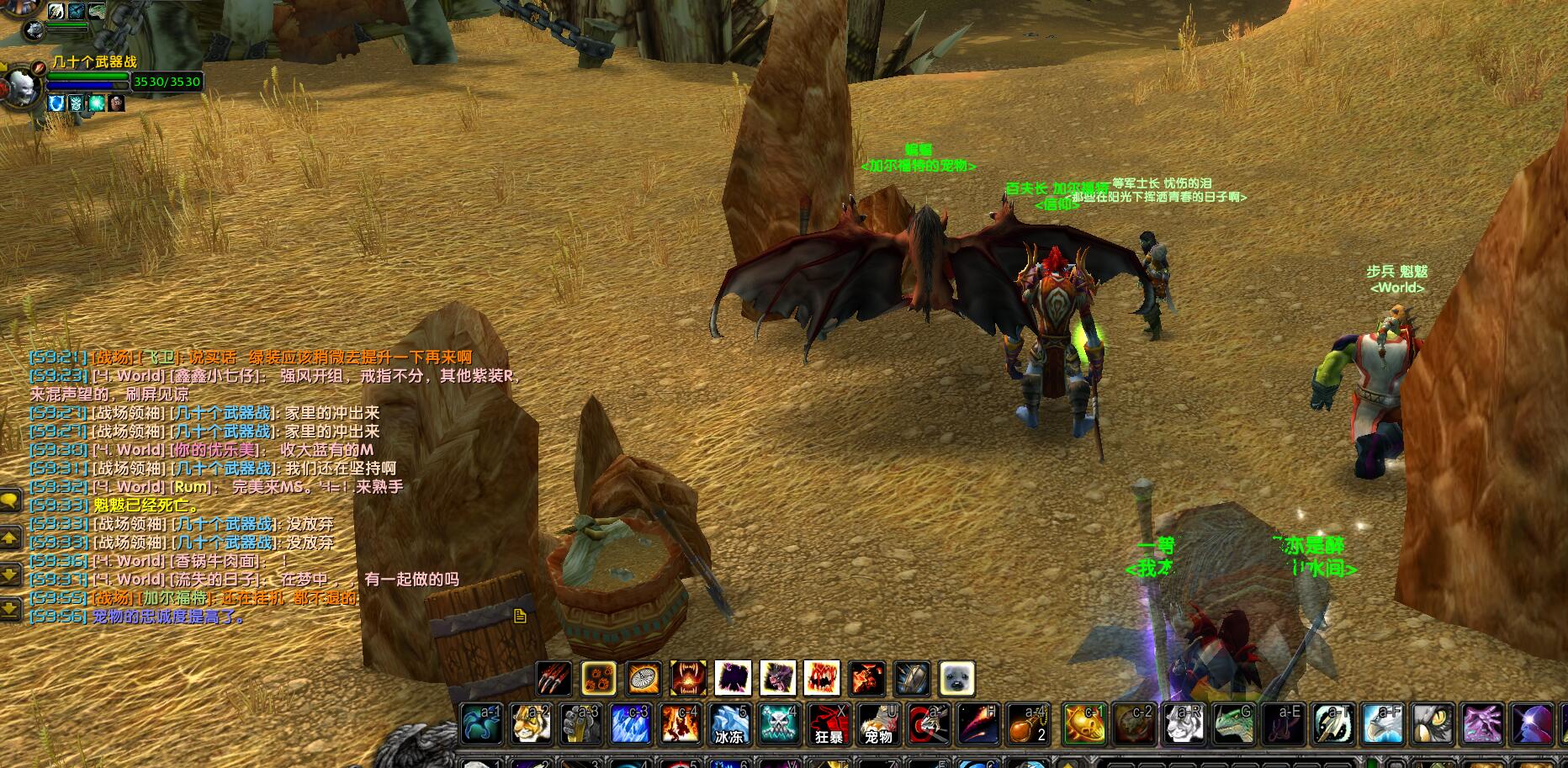Toggle the seal face pet stance
This screenshot has height=768, width=1568.
click(956, 679)
